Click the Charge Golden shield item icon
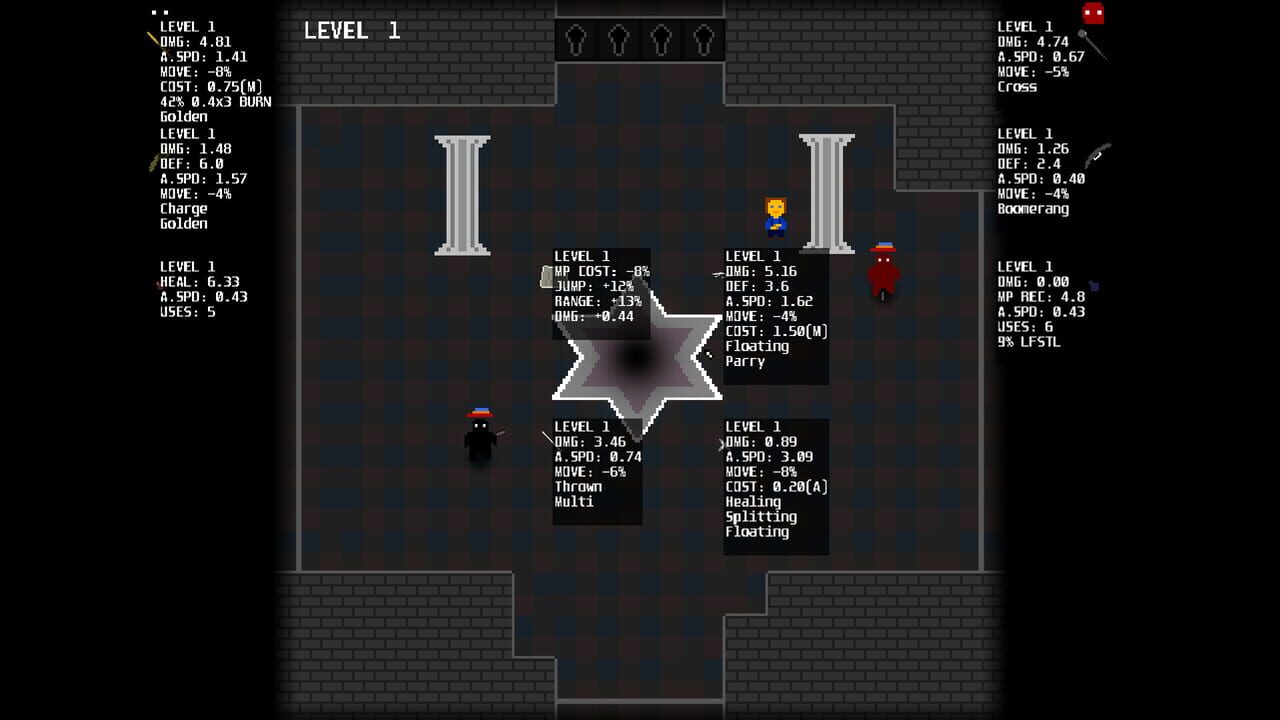This screenshot has height=720, width=1280. click(x=150, y=160)
